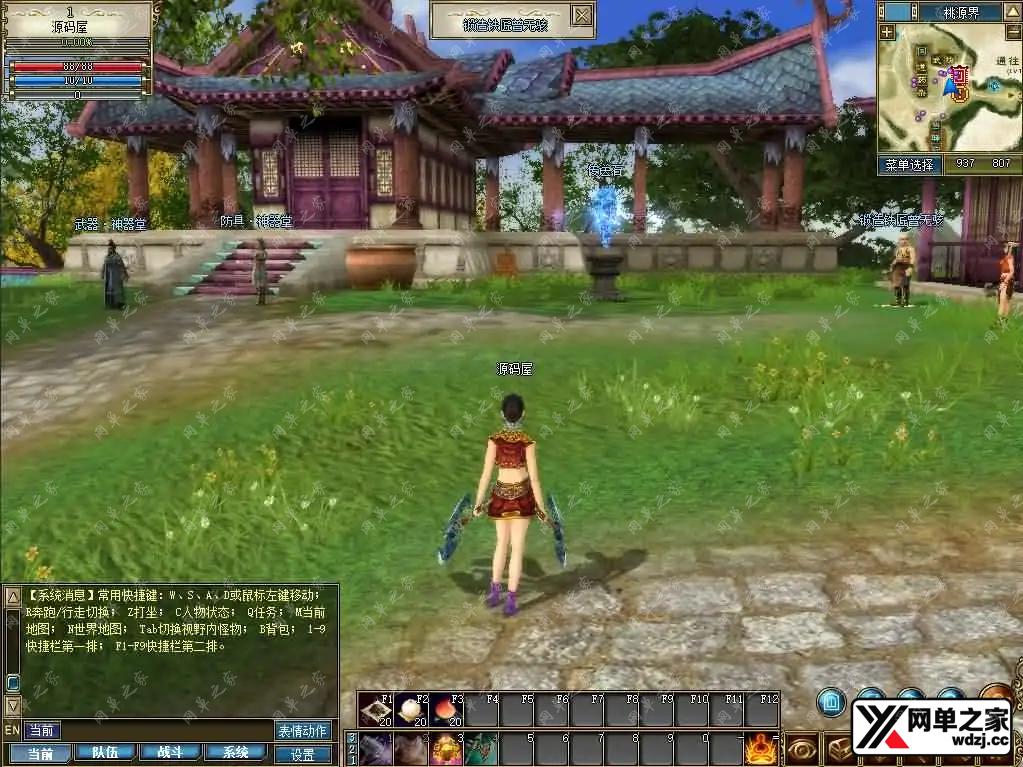Show the 系统 chat tab

point(234,753)
